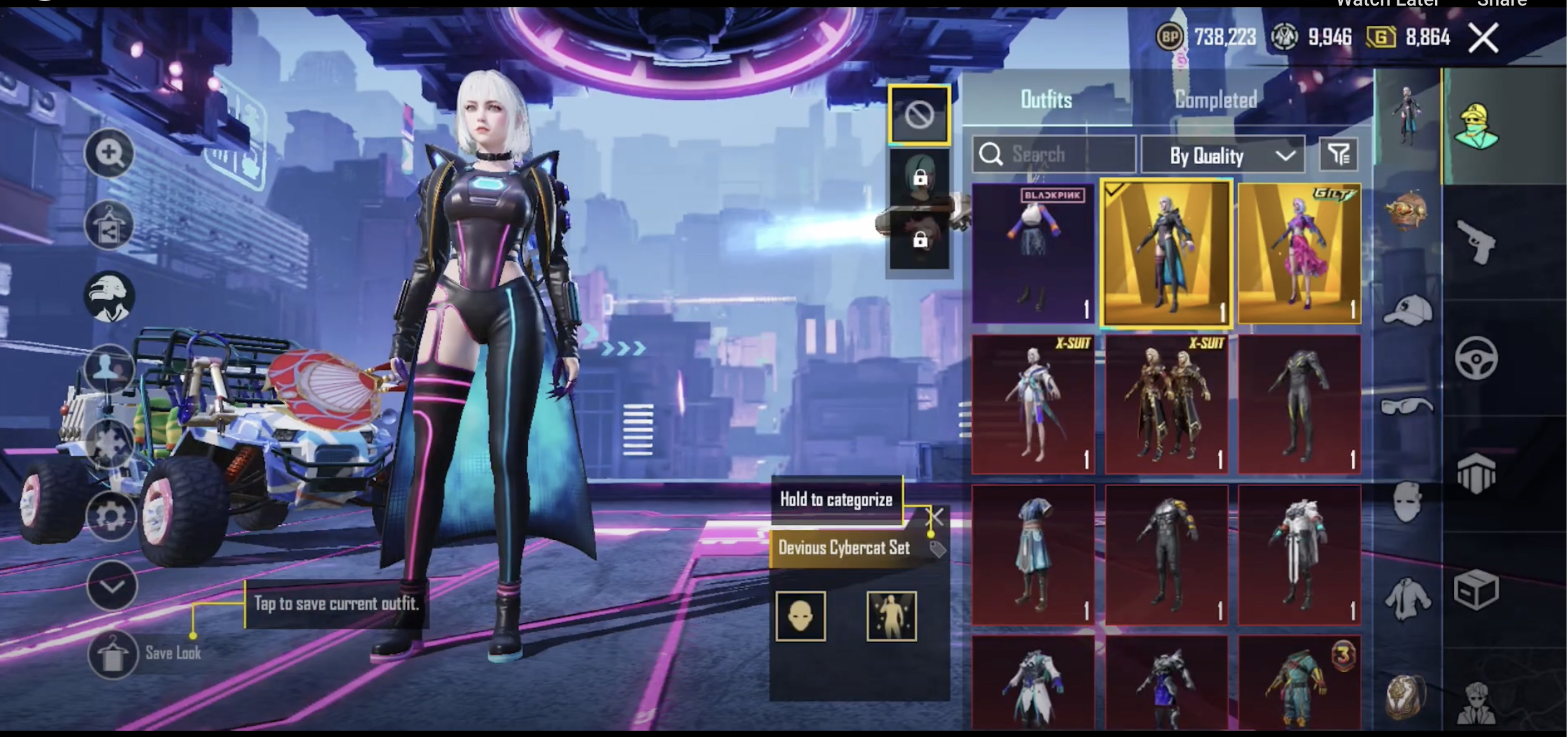Open the glasses accessory category

1407,406
